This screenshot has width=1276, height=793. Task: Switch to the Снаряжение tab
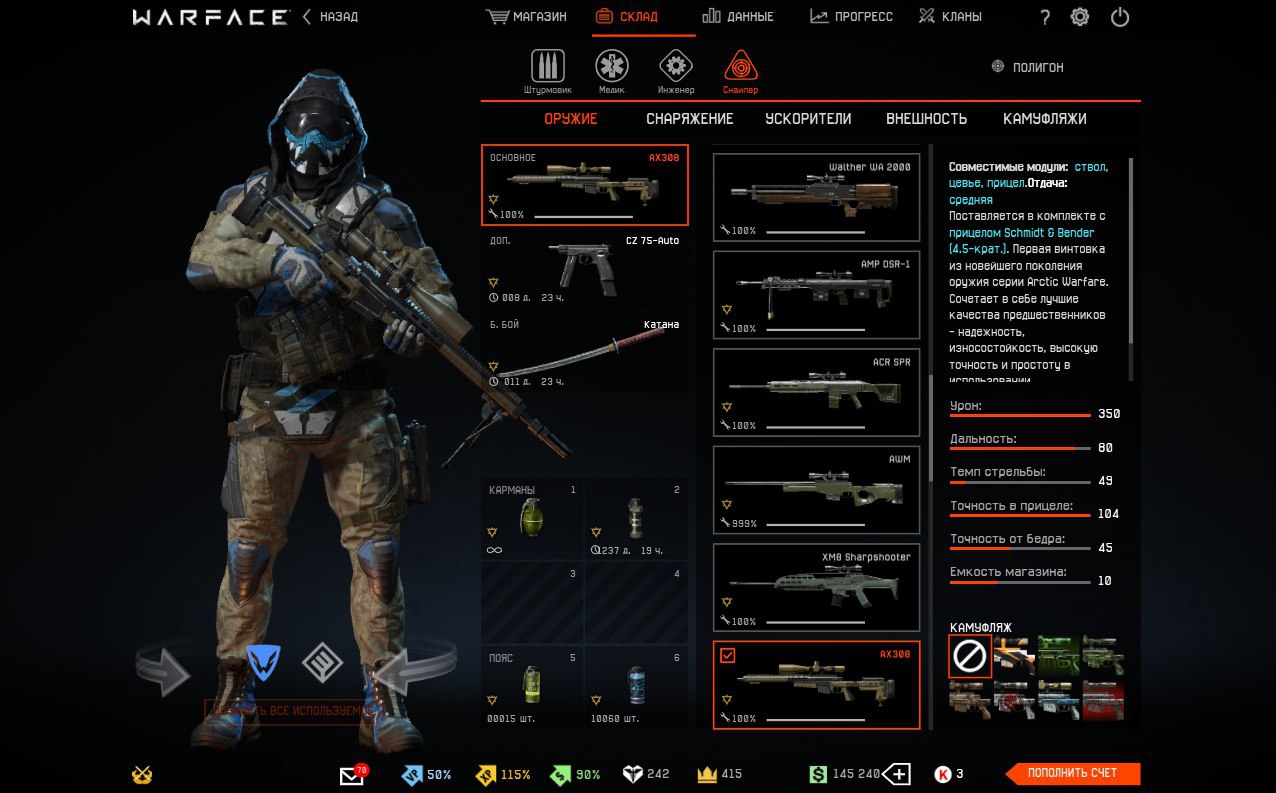click(x=689, y=119)
